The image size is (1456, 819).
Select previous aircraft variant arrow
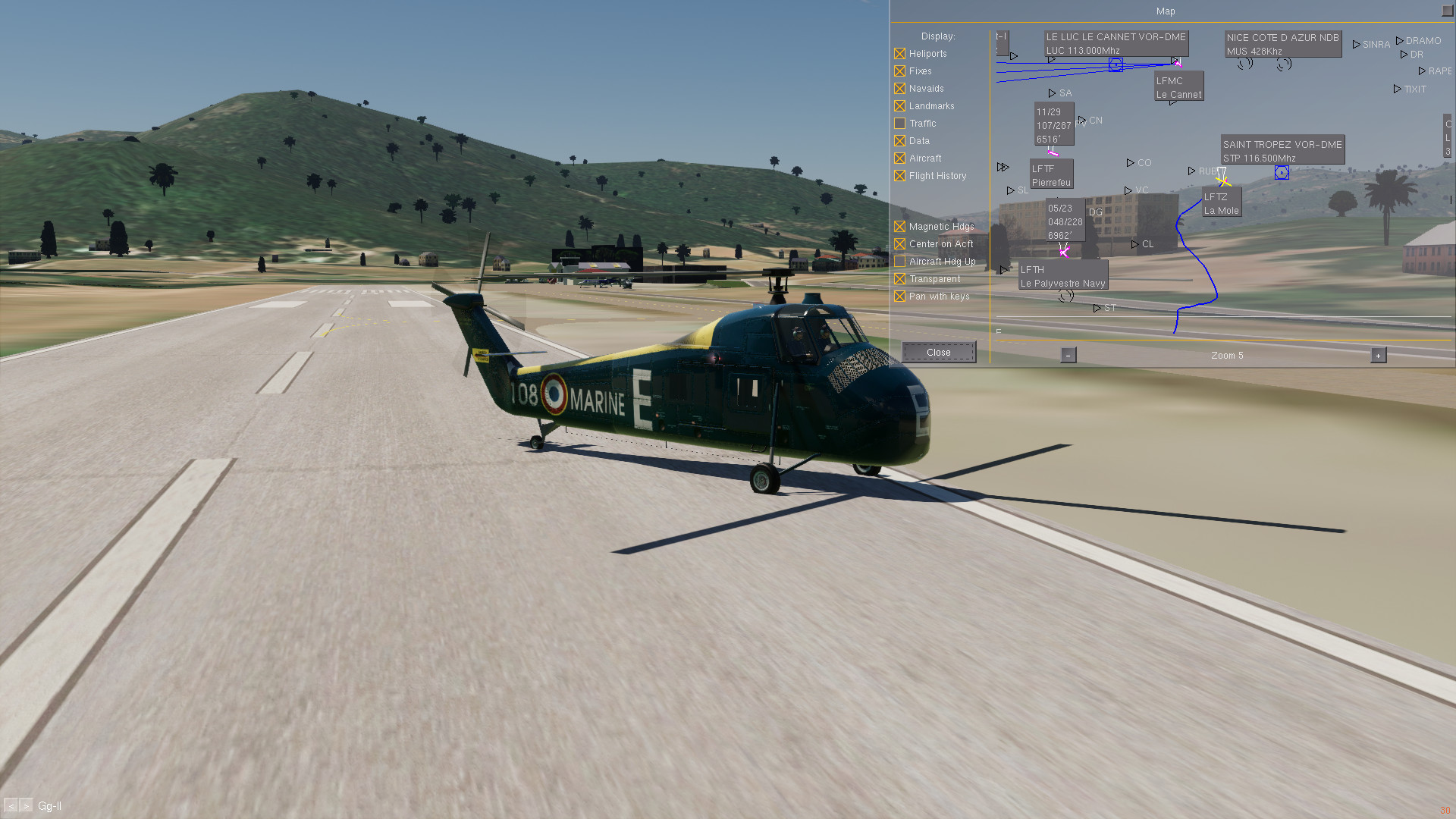11,806
